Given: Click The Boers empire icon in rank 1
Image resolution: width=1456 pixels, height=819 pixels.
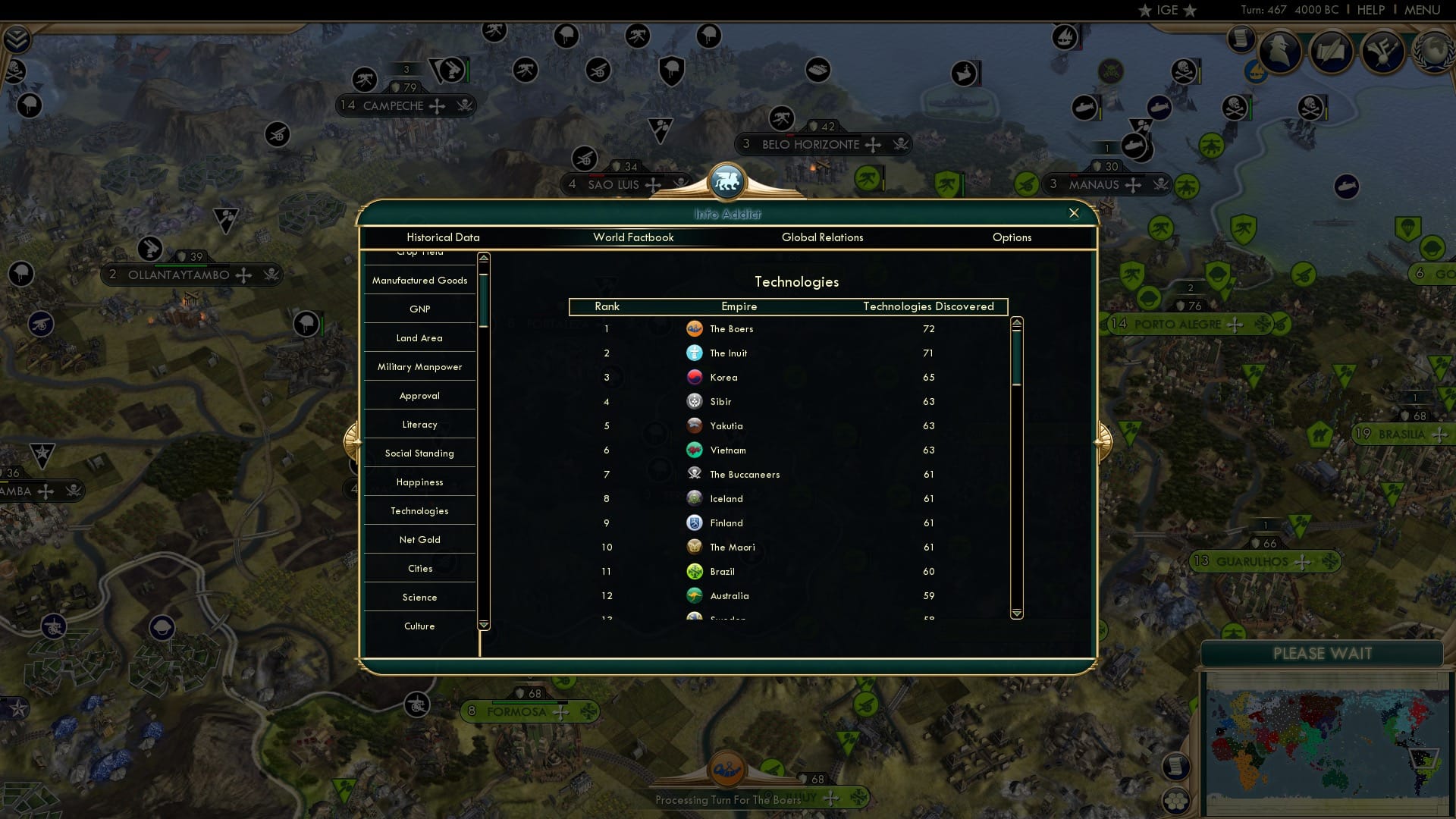Looking at the screenshot, I should 695,329.
